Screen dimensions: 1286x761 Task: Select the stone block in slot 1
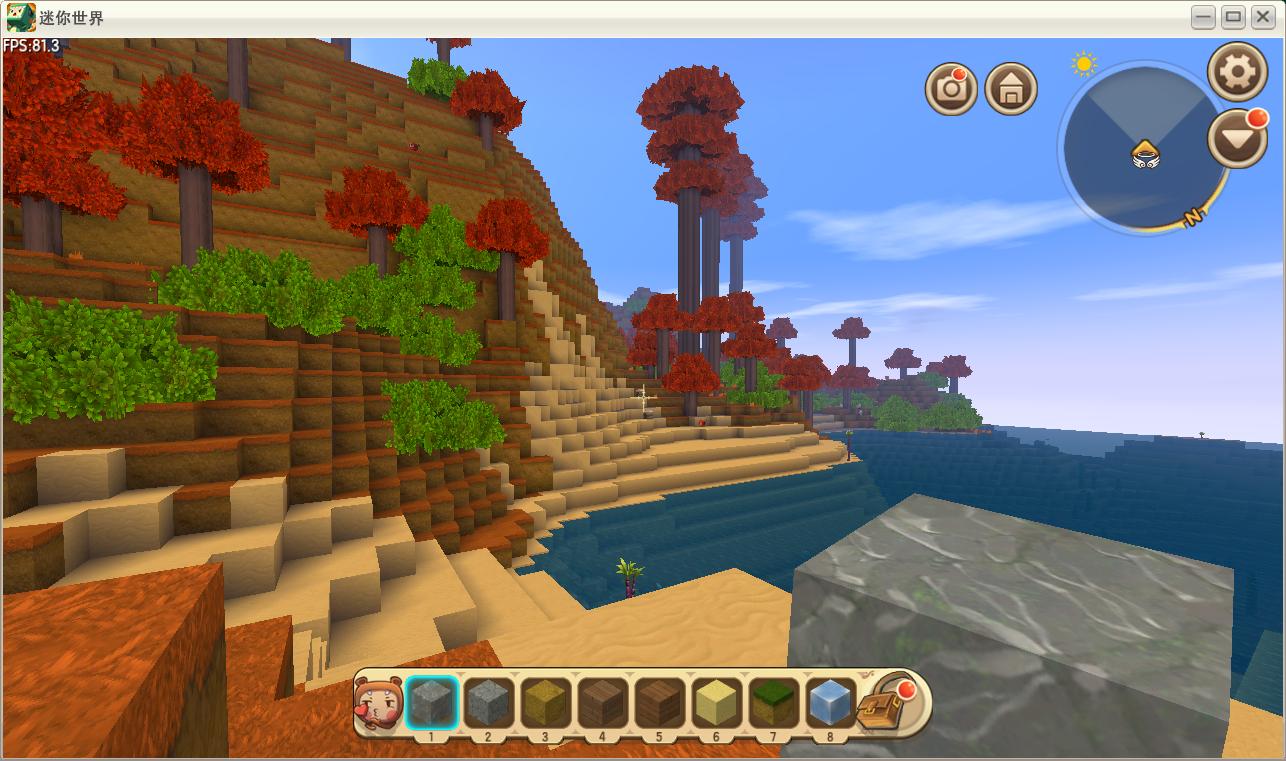[x=432, y=702]
